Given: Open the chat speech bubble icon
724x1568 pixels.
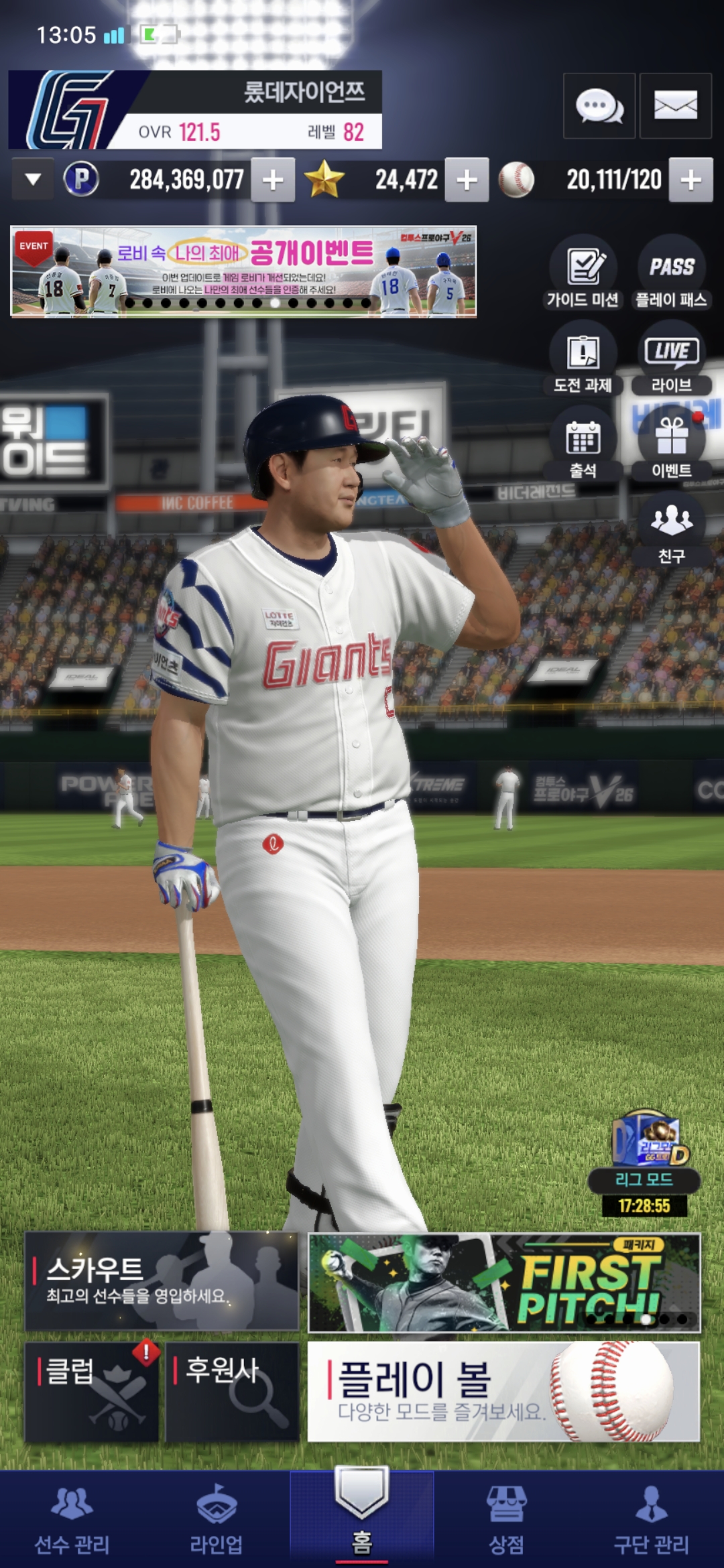Looking at the screenshot, I should [599, 107].
